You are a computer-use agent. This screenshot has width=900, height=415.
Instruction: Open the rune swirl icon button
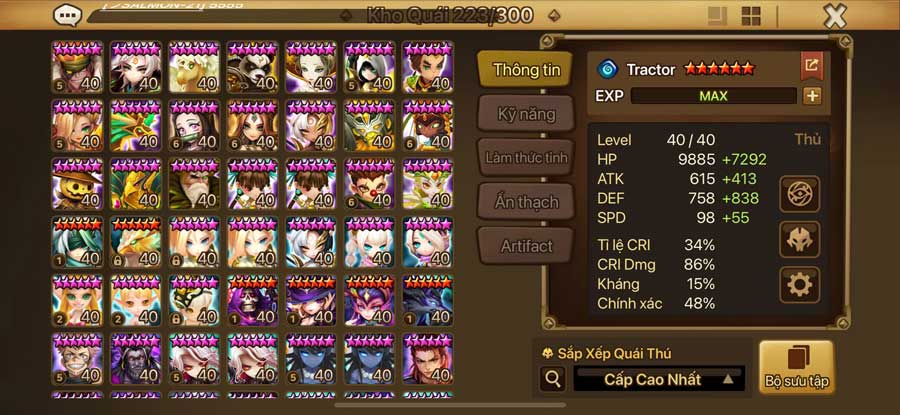tap(799, 192)
